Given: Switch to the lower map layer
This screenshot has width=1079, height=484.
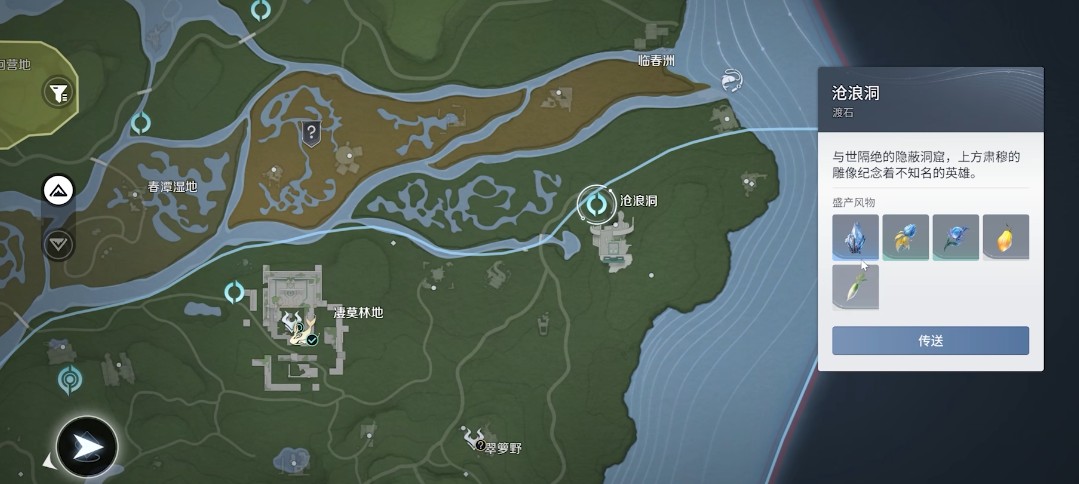Looking at the screenshot, I should point(57,243).
